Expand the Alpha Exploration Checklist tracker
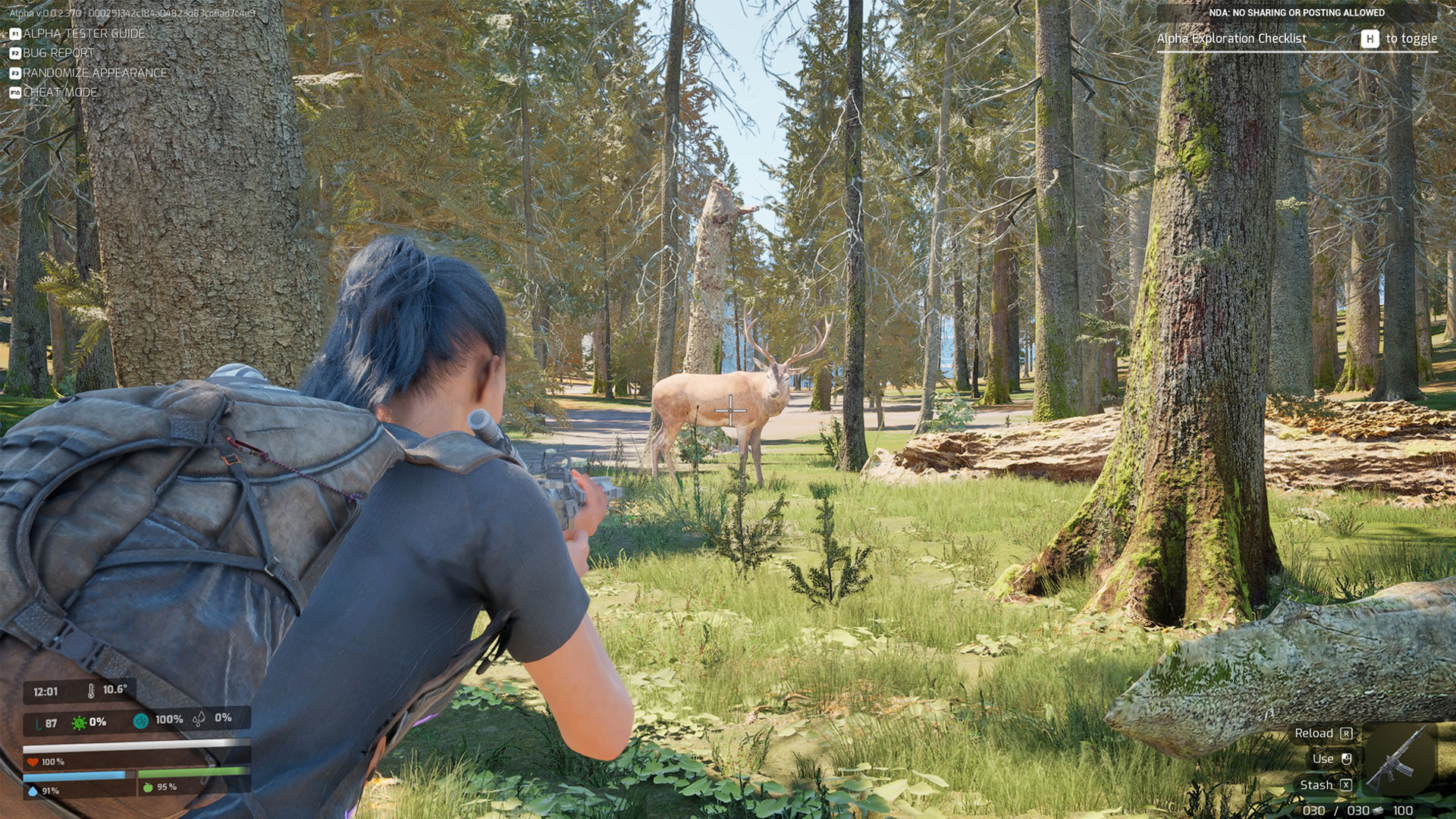1456x819 pixels. pos(1231,39)
